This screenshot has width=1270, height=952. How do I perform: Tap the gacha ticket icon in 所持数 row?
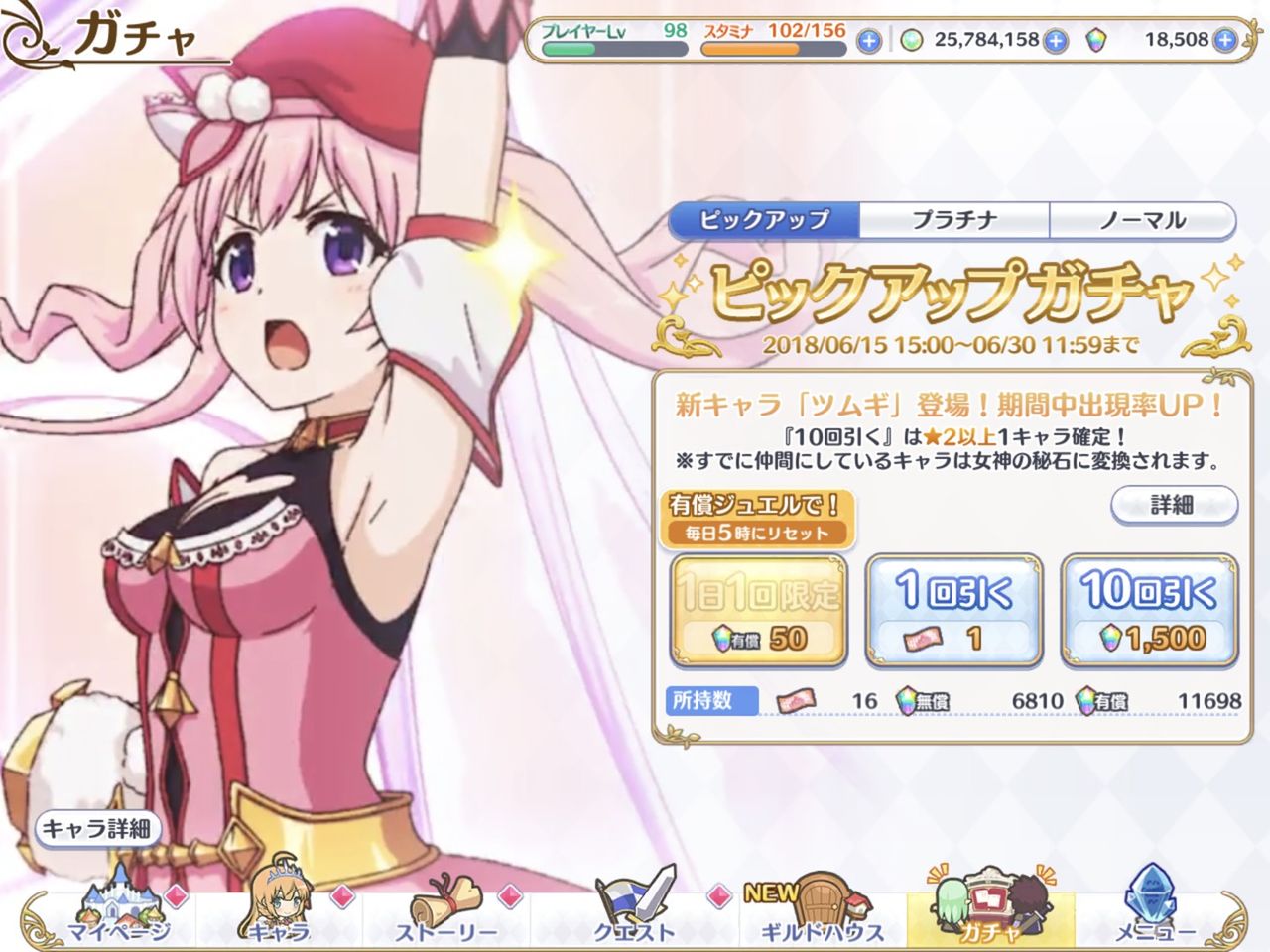pos(794,700)
